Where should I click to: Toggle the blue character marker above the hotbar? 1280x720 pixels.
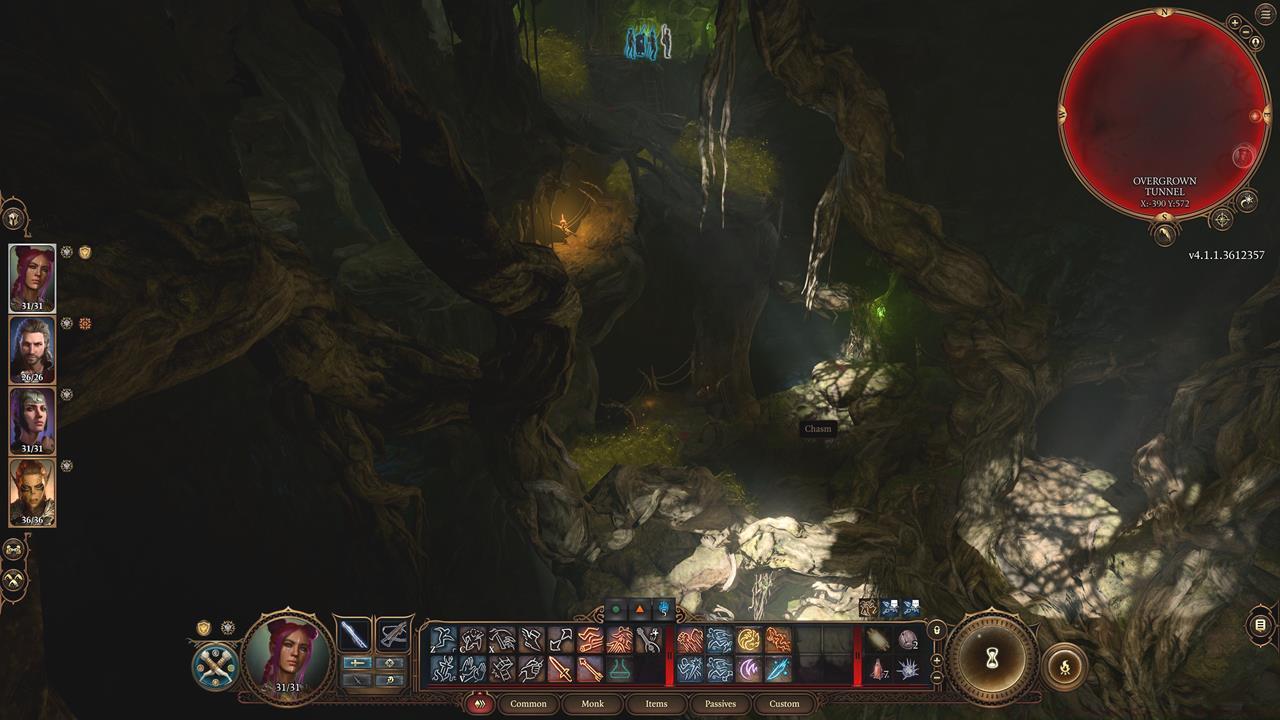(662, 610)
